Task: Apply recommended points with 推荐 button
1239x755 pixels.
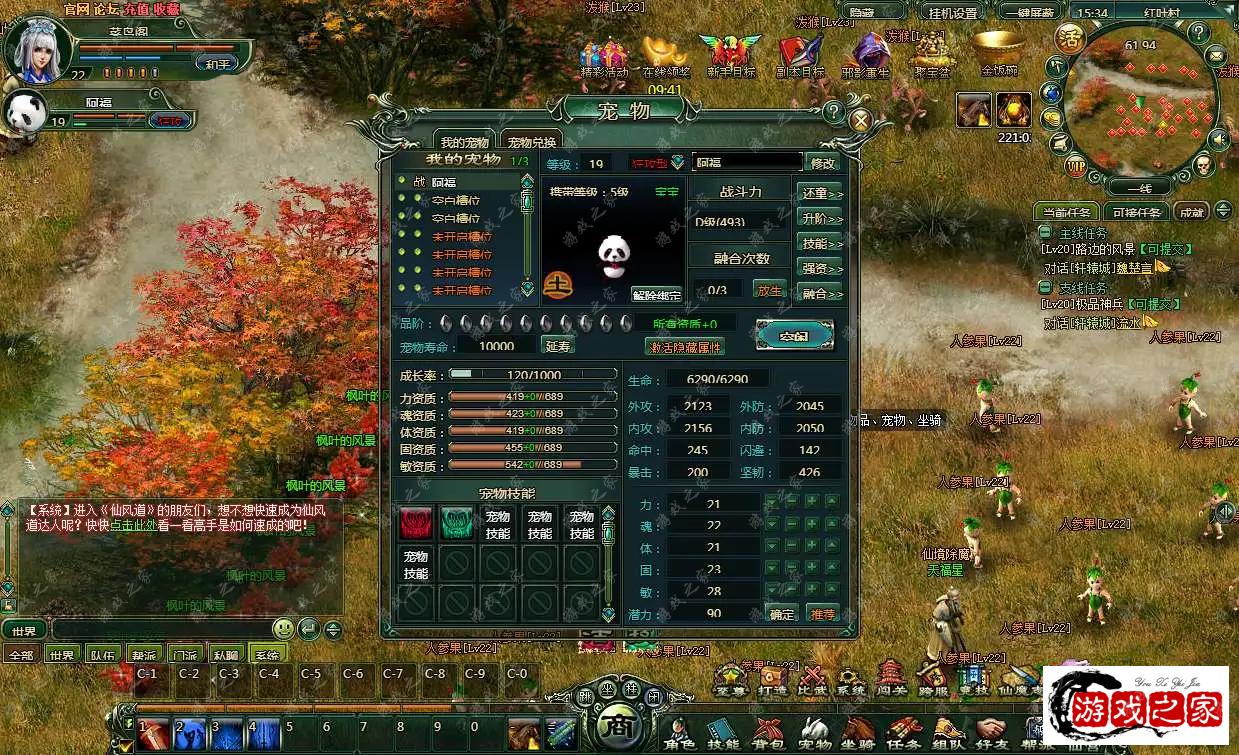Action: coord(822,614)
